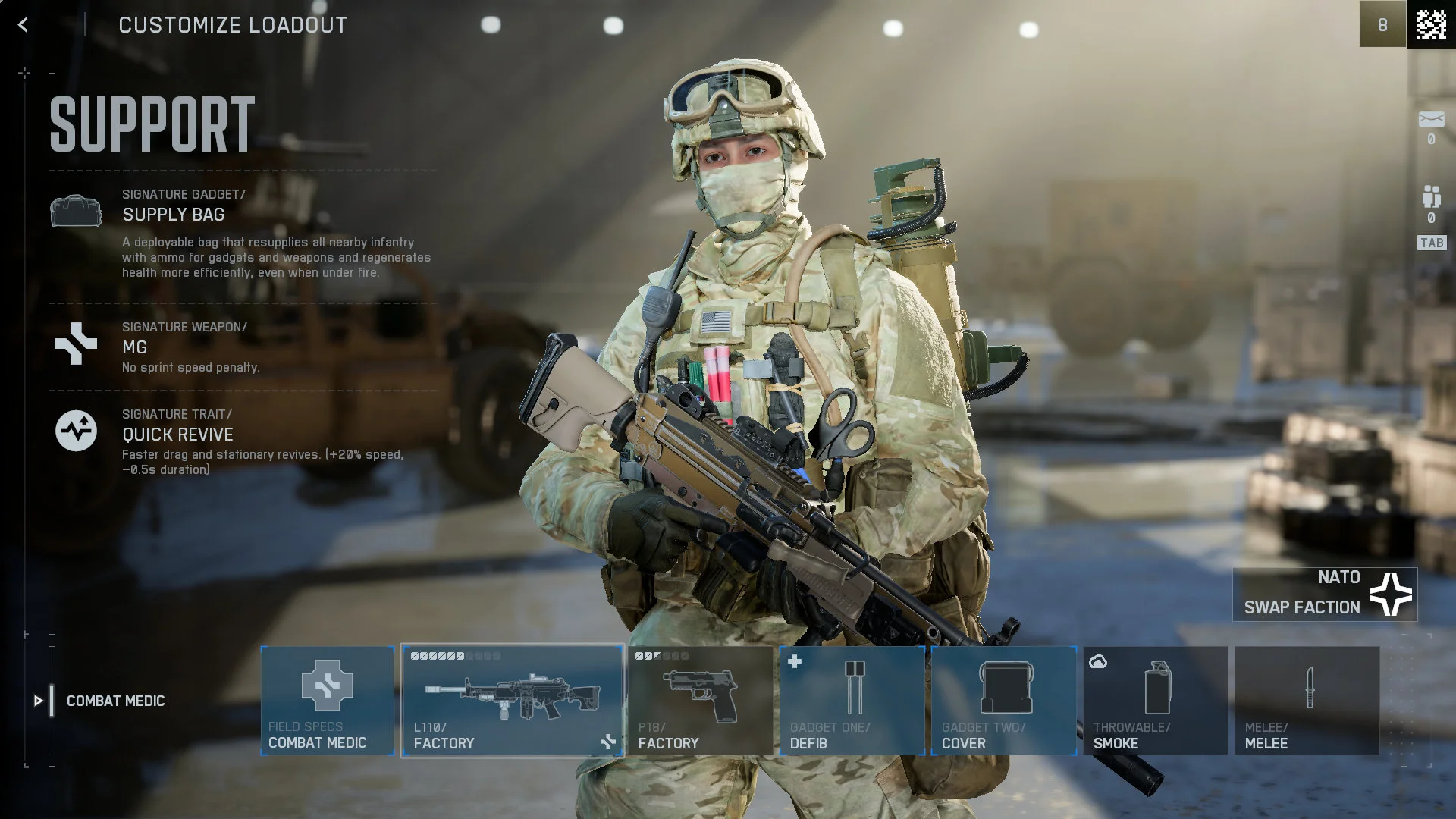Select the L110 Factory primary weapon slot
Image resolution: width=1456 pixels, height=819 pixels.
coord(513,700)
